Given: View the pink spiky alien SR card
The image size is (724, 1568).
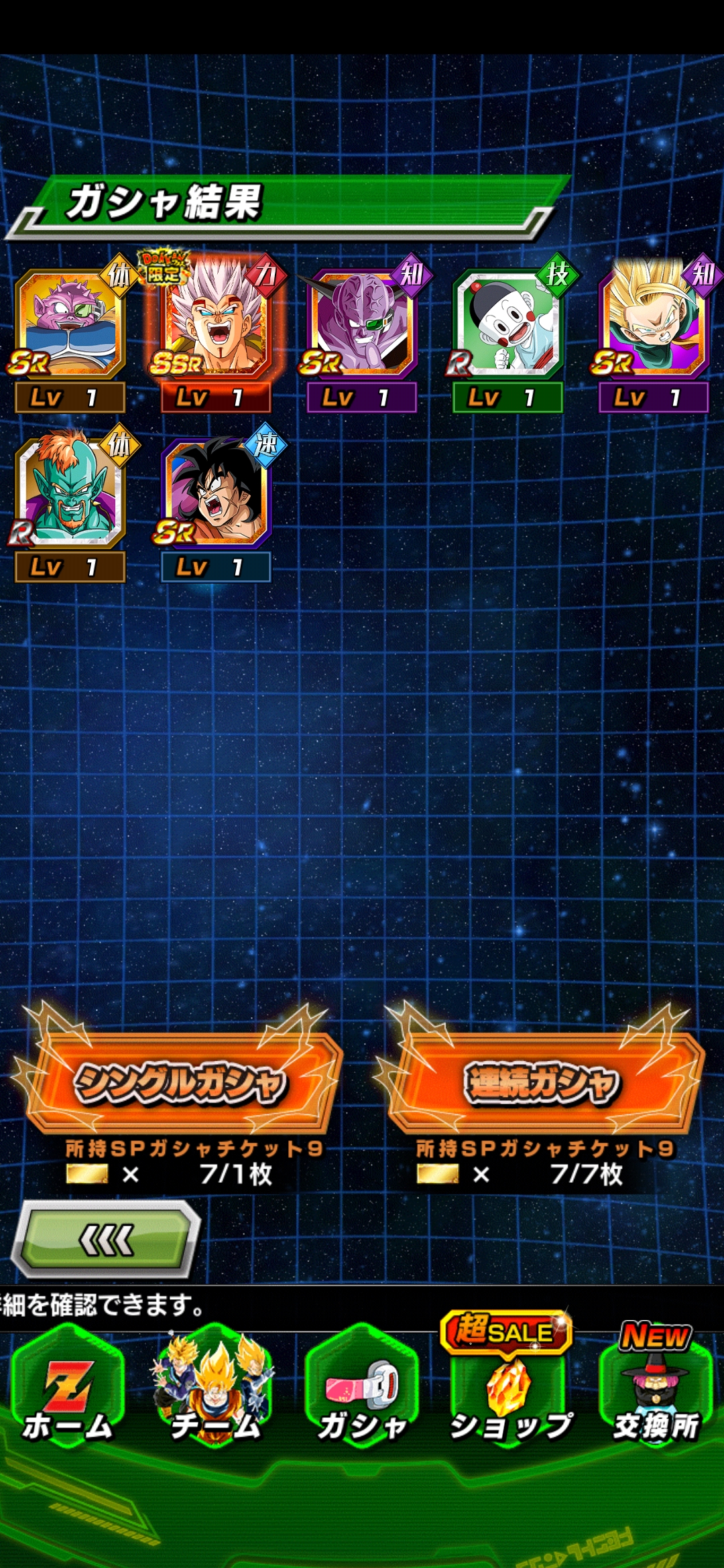Looking at the screenshot, I should point(70,323).
